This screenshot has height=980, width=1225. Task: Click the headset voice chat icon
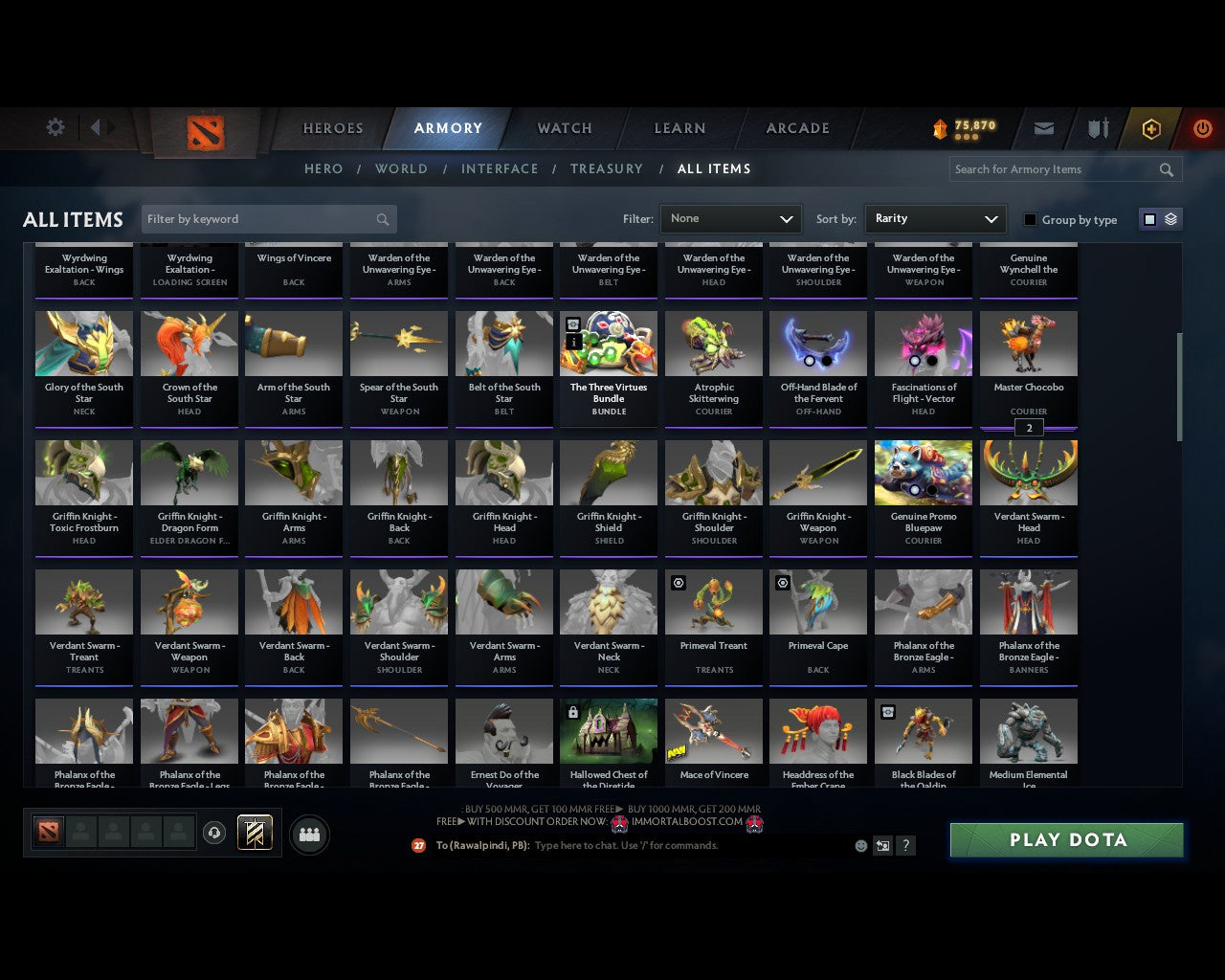click(x=215, y=832)
